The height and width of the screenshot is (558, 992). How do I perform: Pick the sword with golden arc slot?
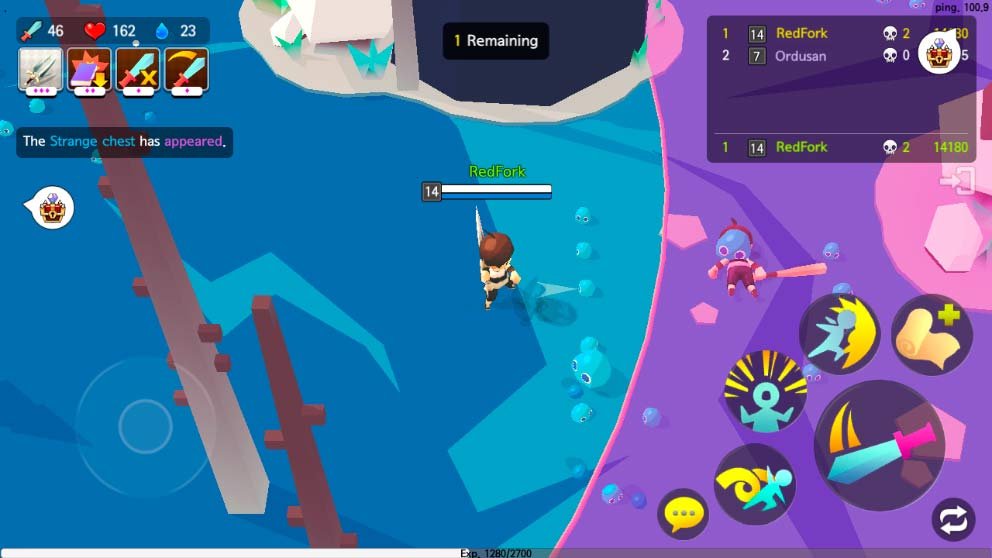186,70
